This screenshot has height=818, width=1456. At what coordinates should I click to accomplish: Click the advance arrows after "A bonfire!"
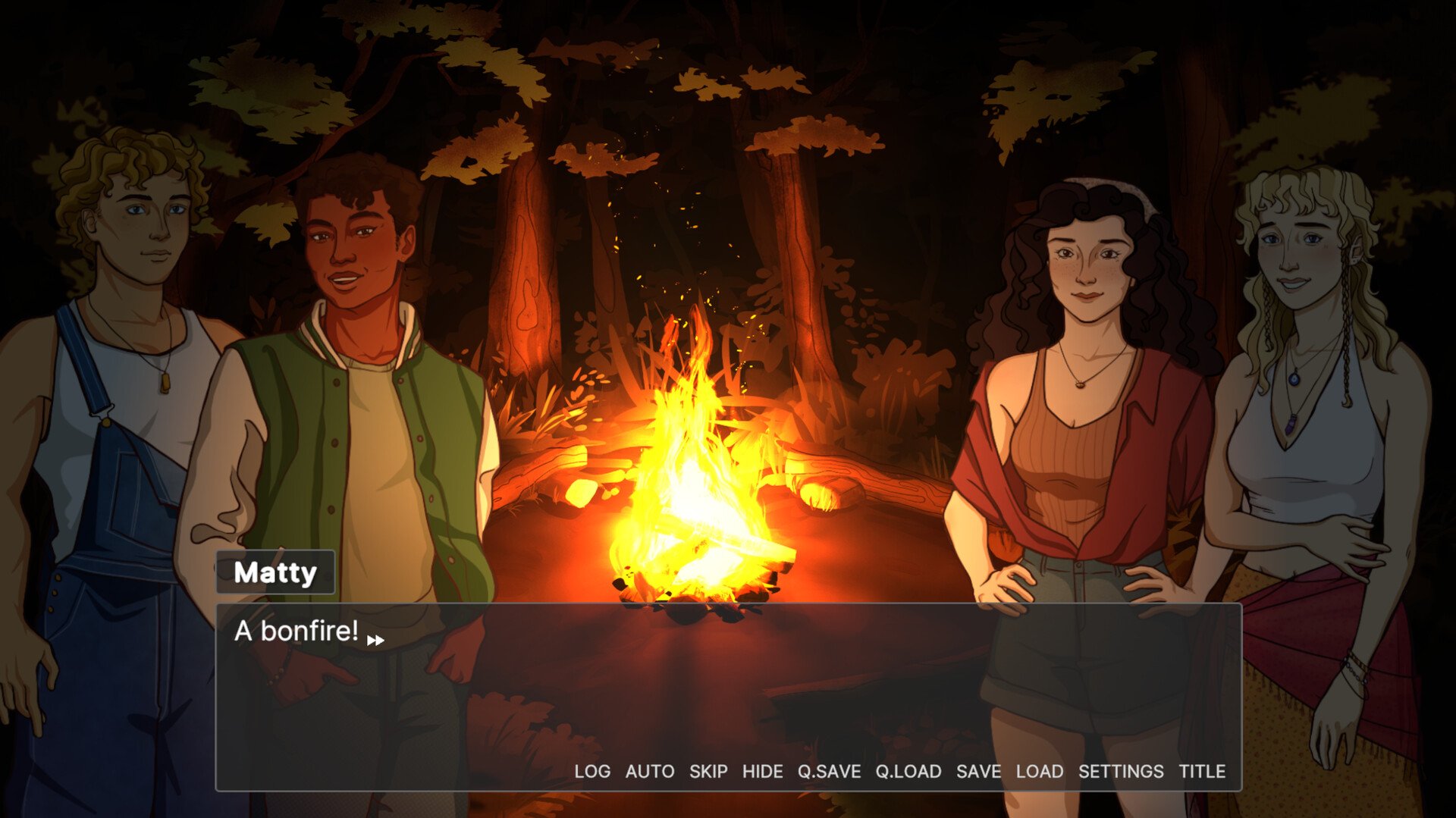pyautogui.click(x=375, y=641)
